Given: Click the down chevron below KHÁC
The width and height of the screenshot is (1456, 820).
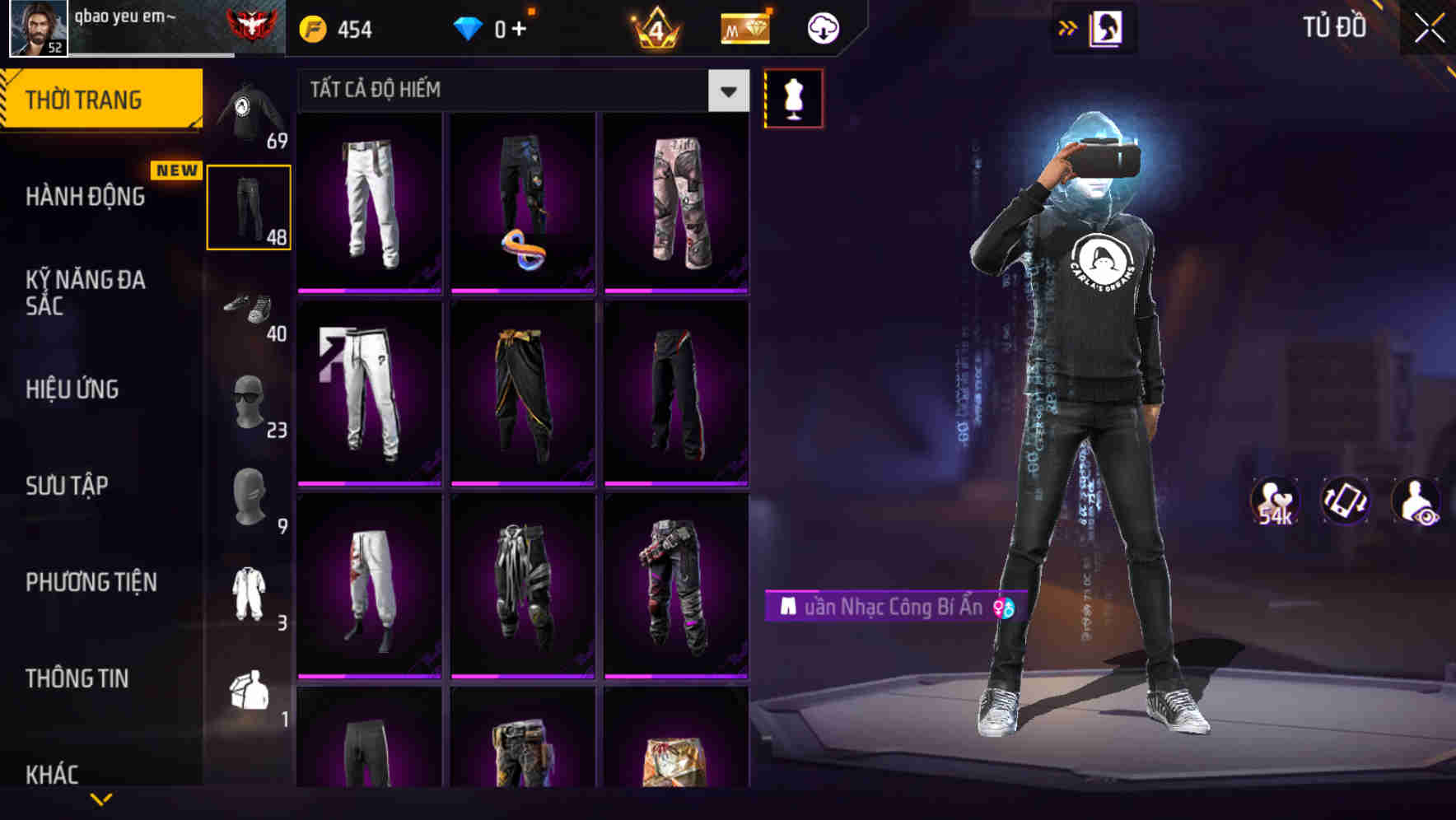Looking at the screenshot, I should click(x=101, y=799).
